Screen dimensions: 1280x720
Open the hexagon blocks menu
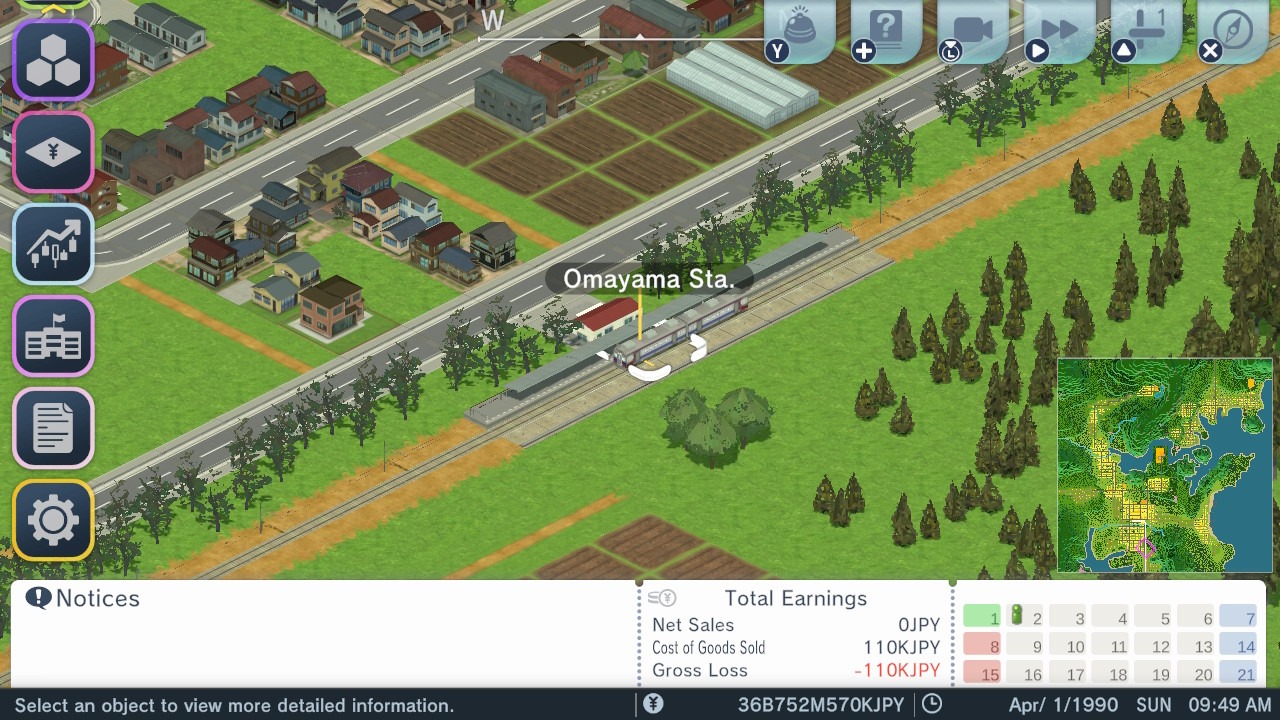tap(53, 60)
